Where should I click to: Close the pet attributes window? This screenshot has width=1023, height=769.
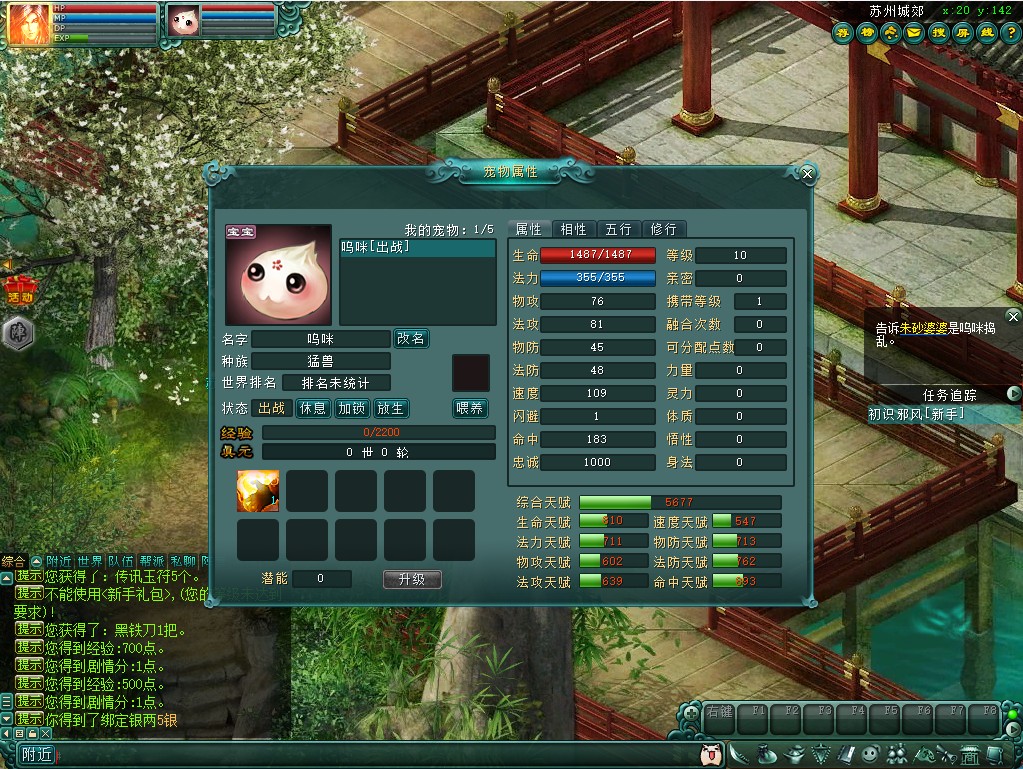[x=807, y=174]
